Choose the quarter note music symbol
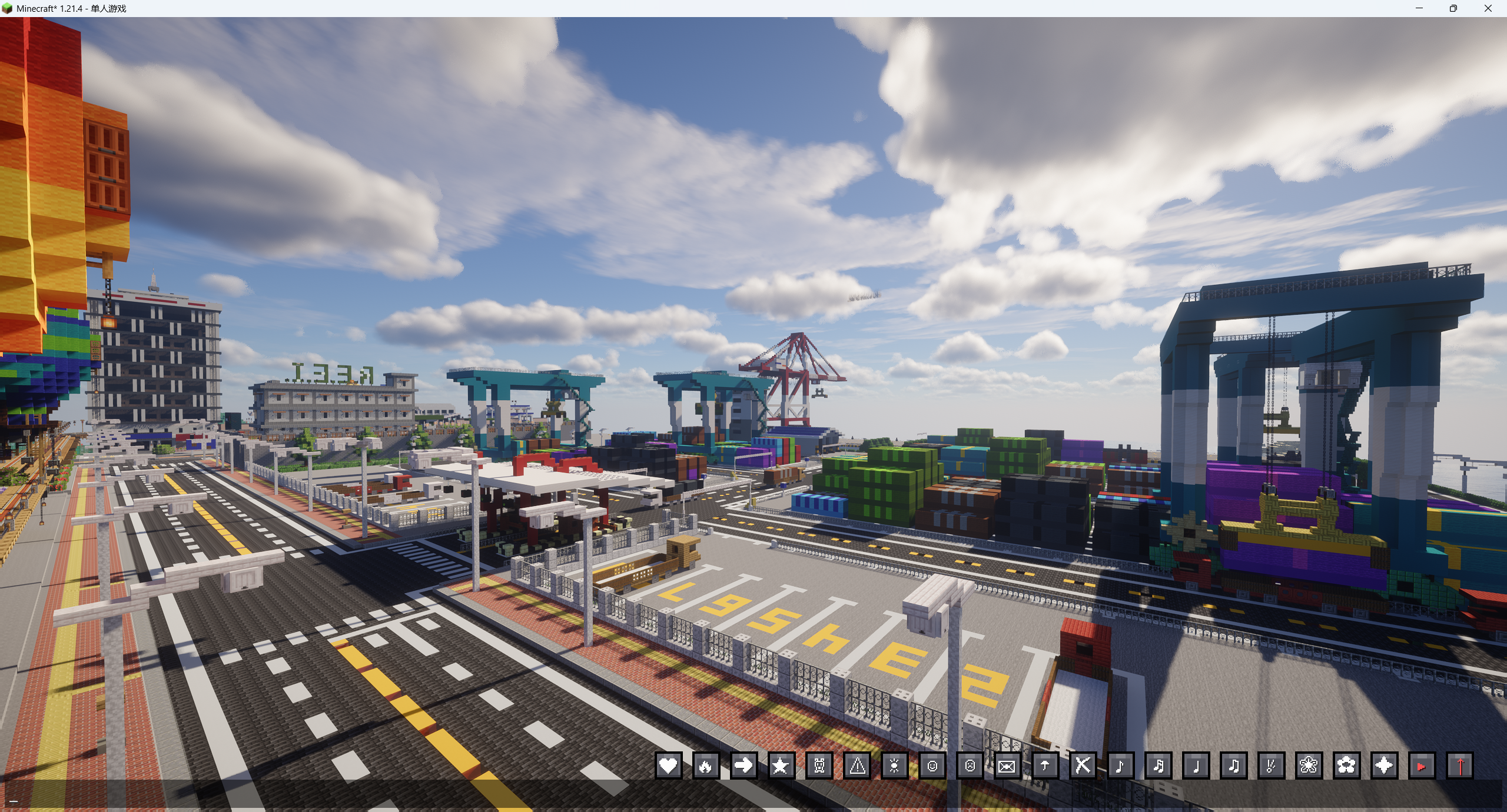This screenshot has height=812, width=1507. pos(1196,766)
